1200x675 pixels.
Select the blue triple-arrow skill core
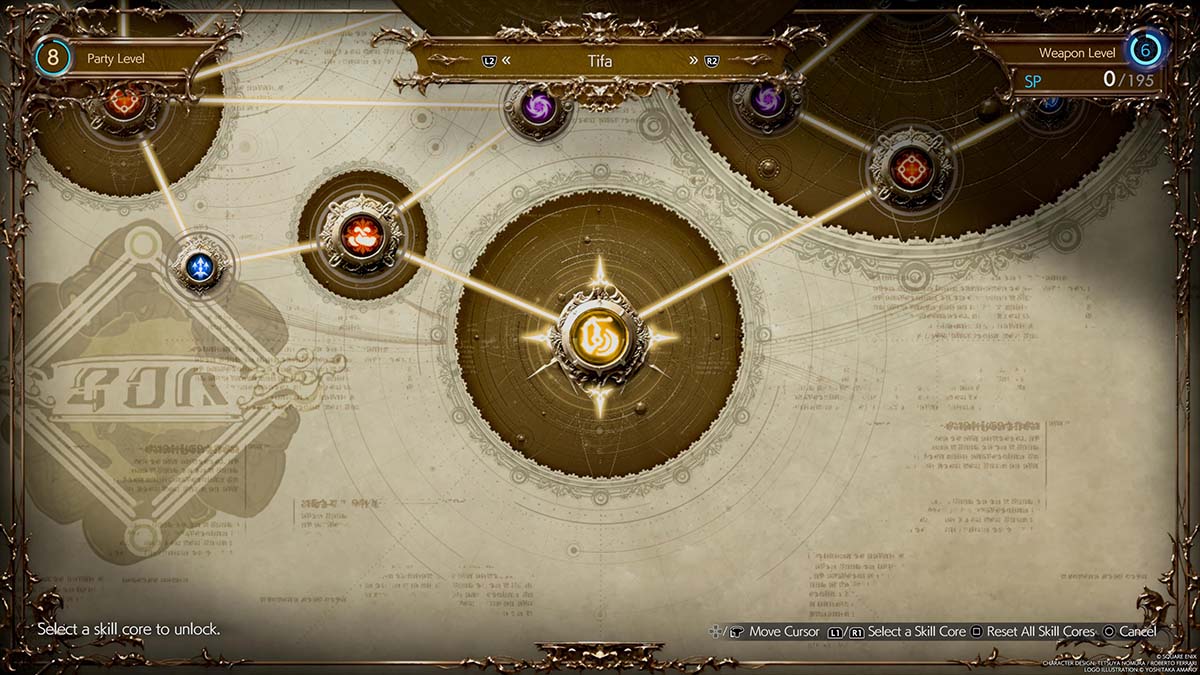click(x=200, y=266)
